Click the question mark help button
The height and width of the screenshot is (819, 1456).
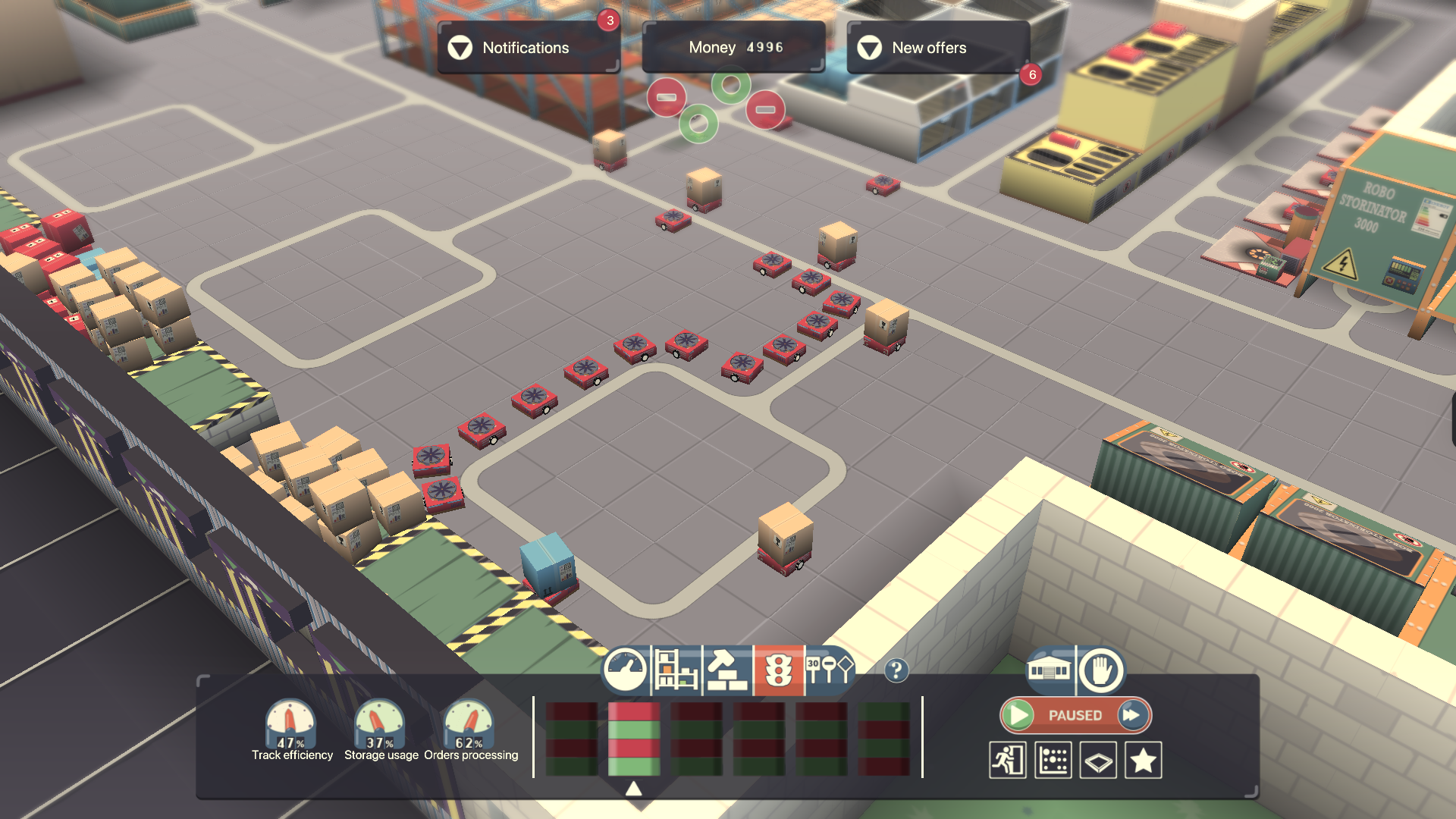(x=896, y=670)
